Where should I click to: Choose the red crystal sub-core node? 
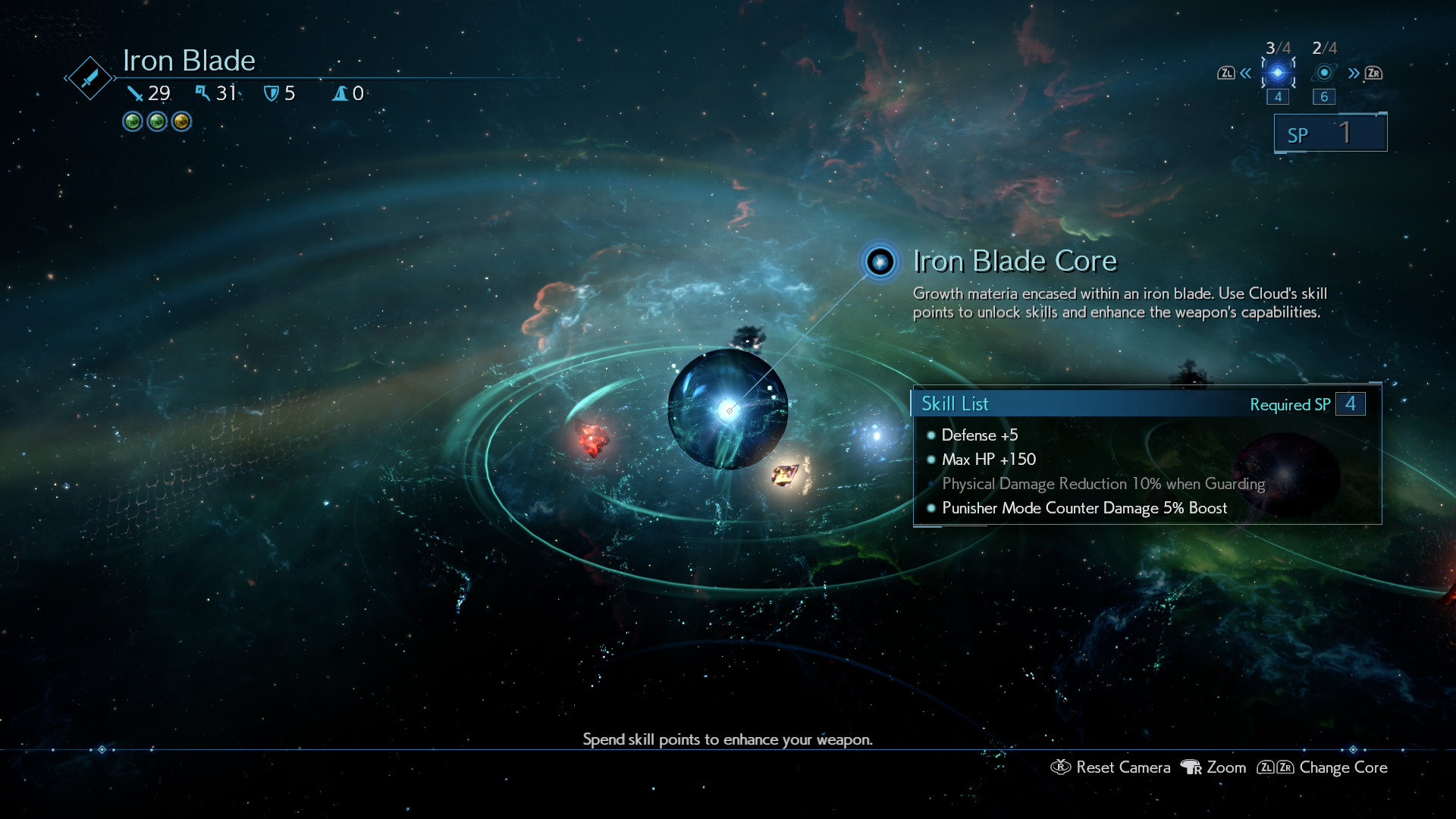pyautogui.click(x=592, y=440)
